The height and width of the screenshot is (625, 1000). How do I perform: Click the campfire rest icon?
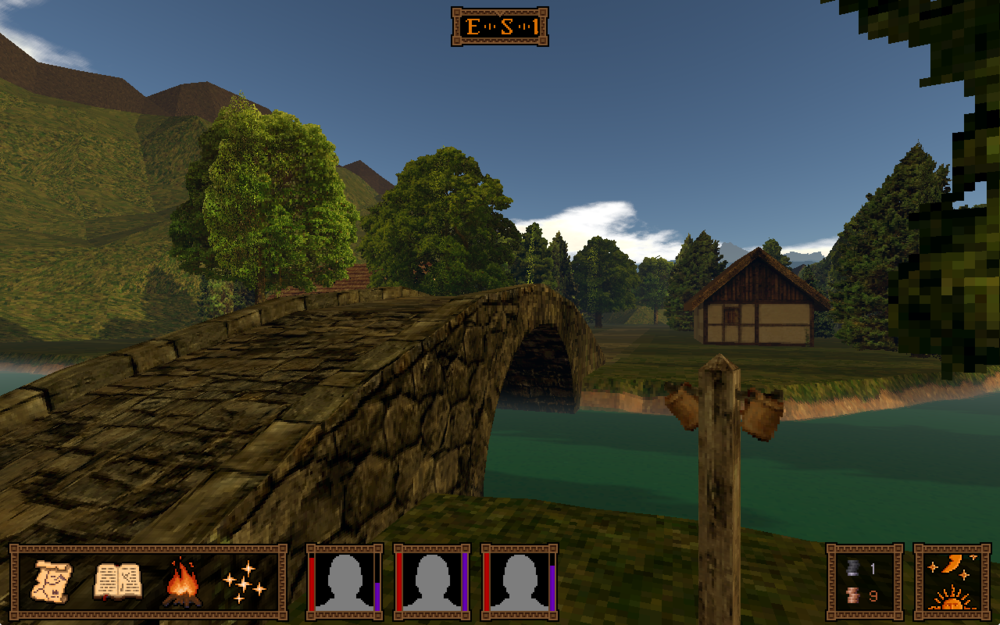click(x=181, y=582)
